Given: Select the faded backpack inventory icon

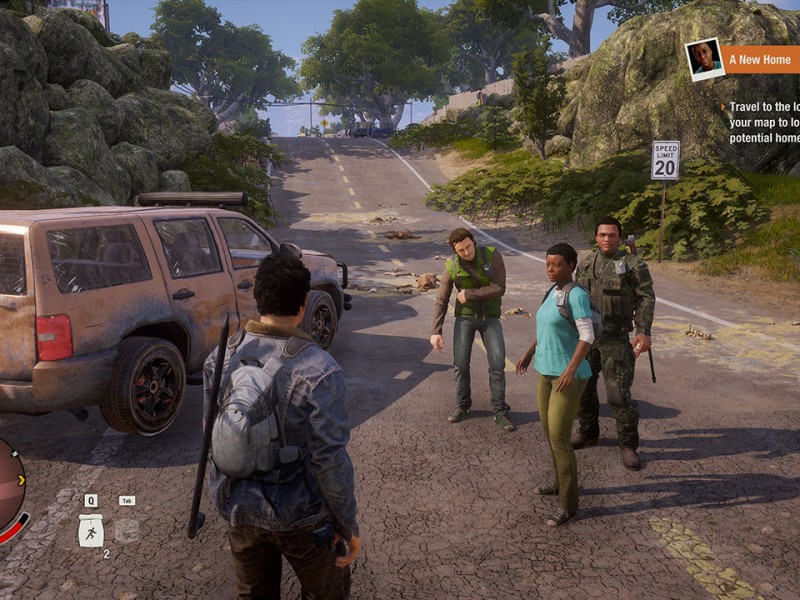Looking at the screenshot, I should point(126,530).
